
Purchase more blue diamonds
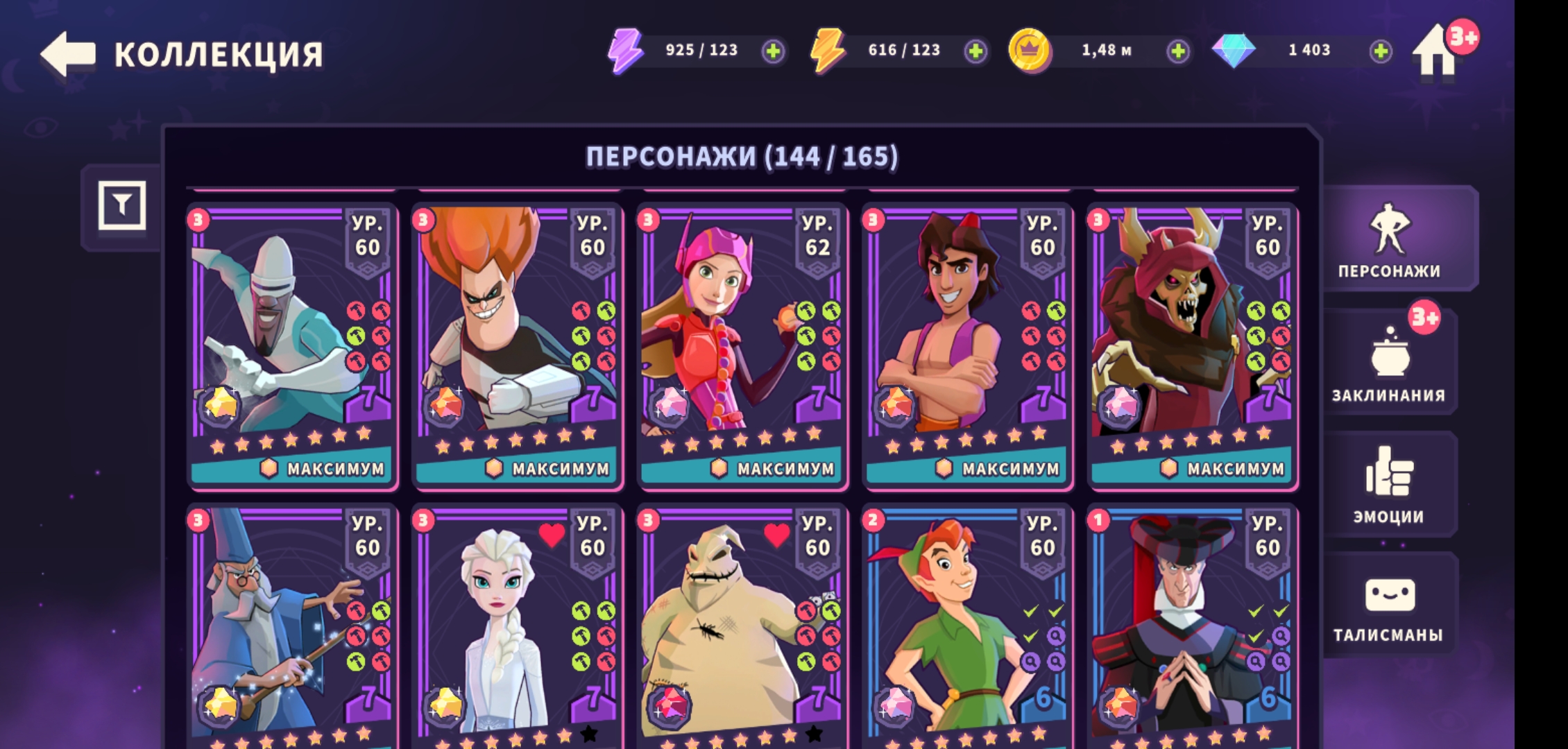coord(1380,51)
